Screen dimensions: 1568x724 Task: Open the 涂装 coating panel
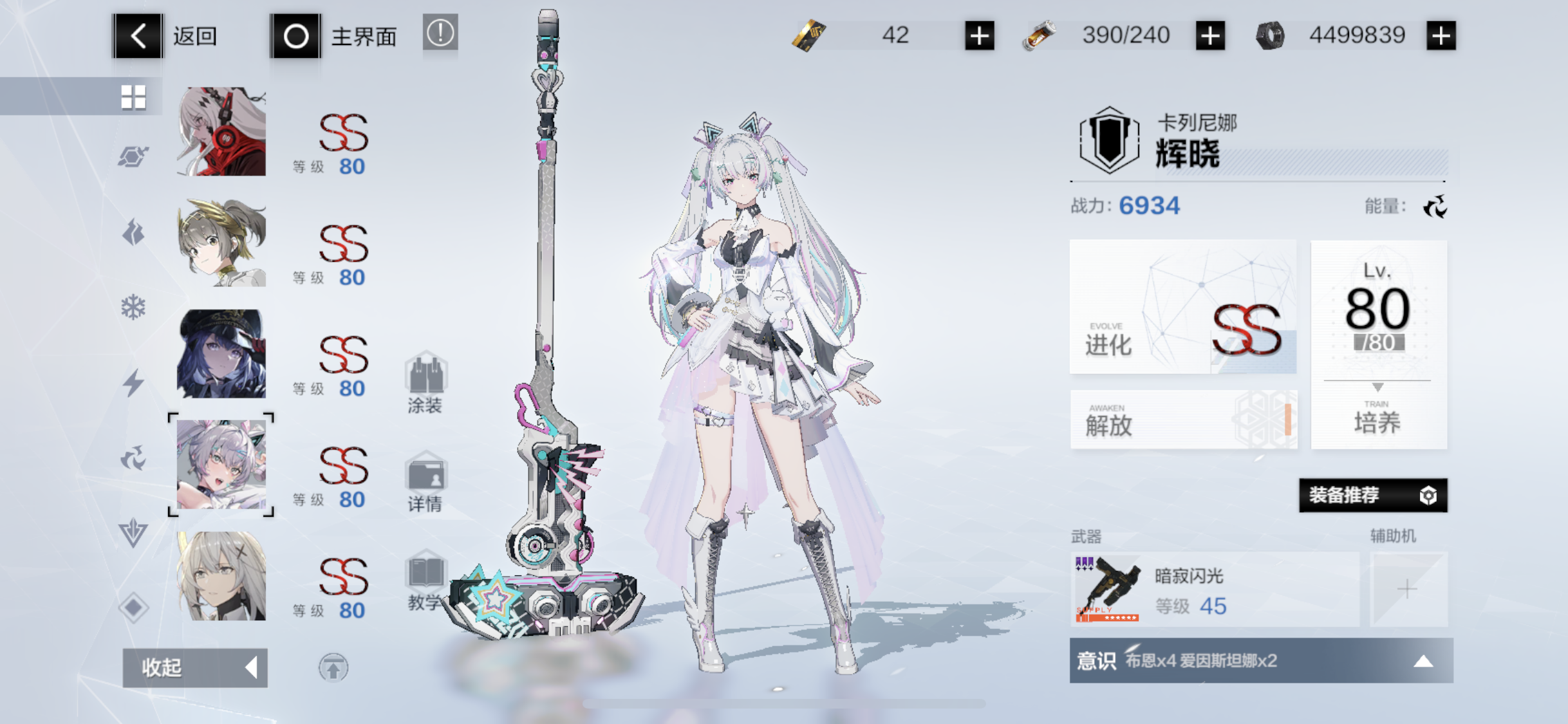coord(426,386)
